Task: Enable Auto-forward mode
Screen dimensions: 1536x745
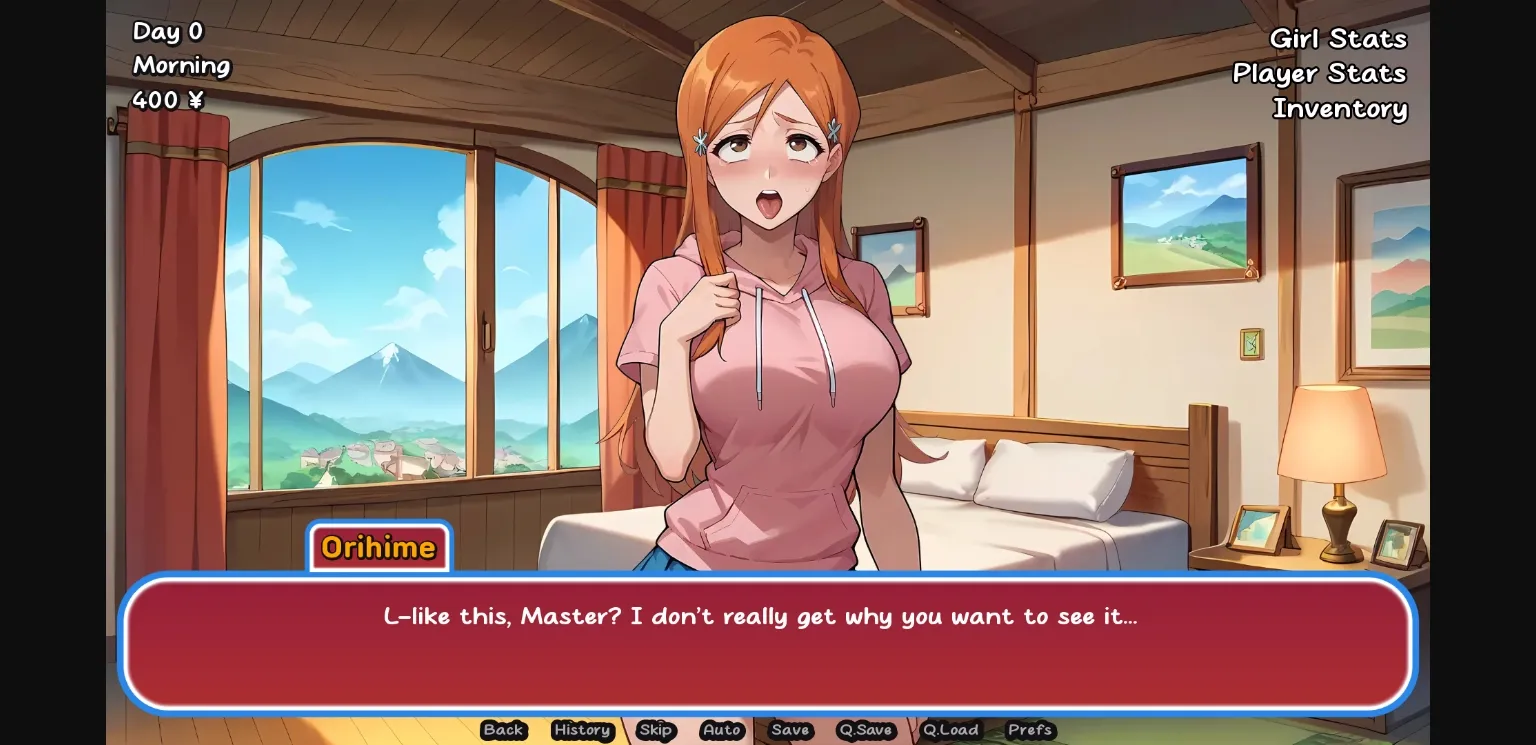Action: coord(721,731)
